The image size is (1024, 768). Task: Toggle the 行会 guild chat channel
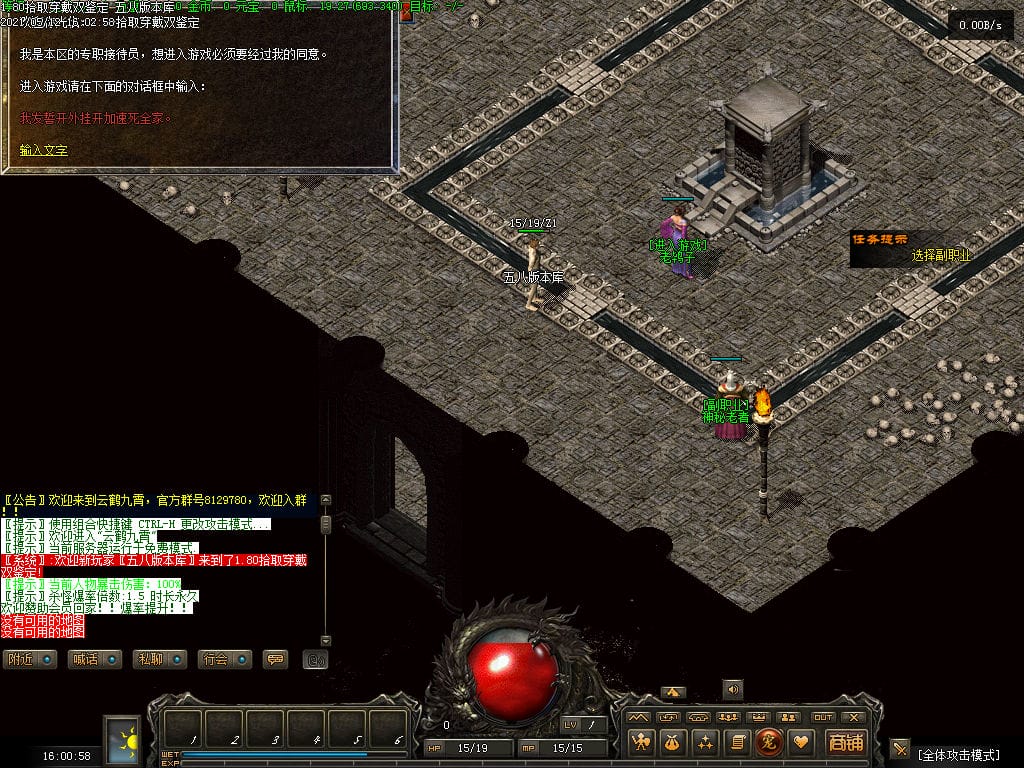point(224,659)
